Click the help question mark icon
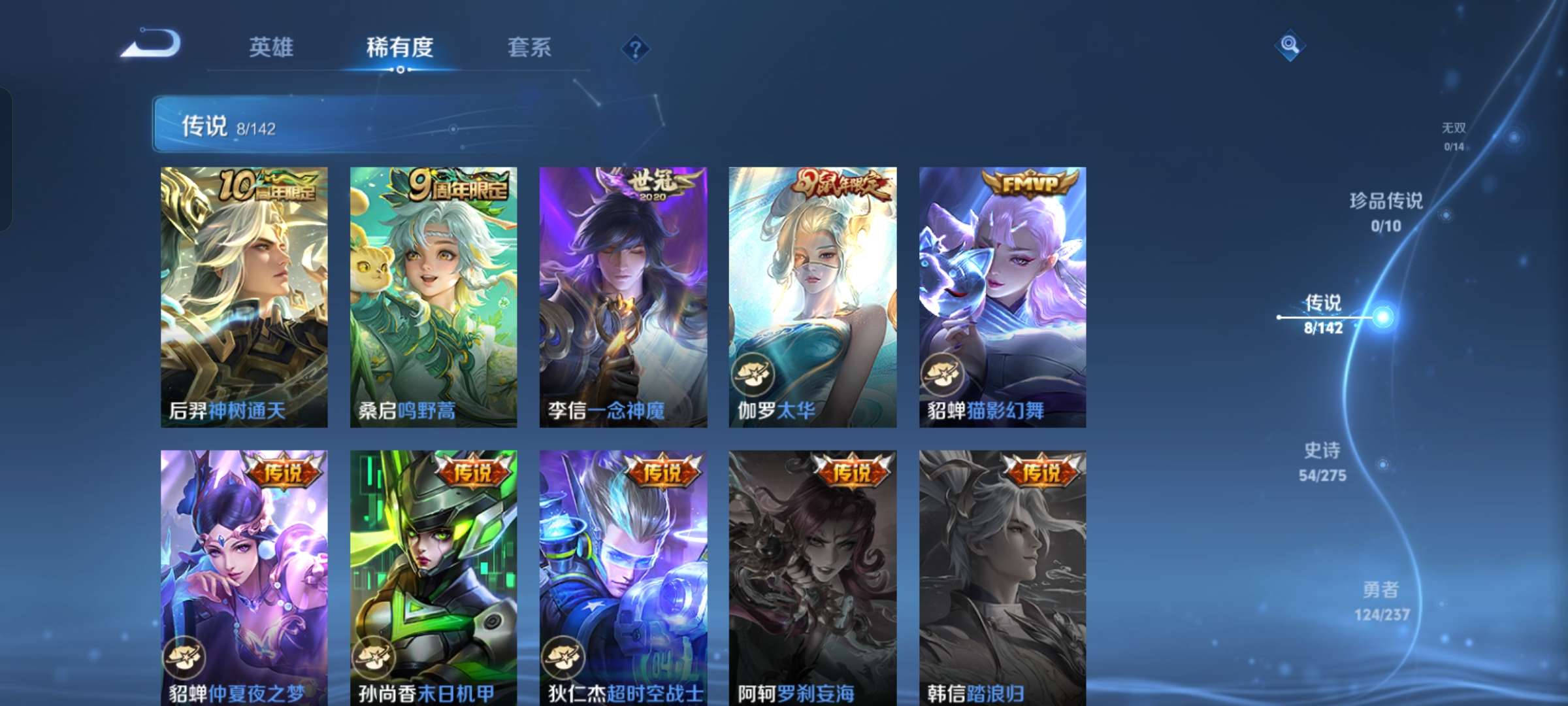This screenshot has height=706, width=1568. 636,48
